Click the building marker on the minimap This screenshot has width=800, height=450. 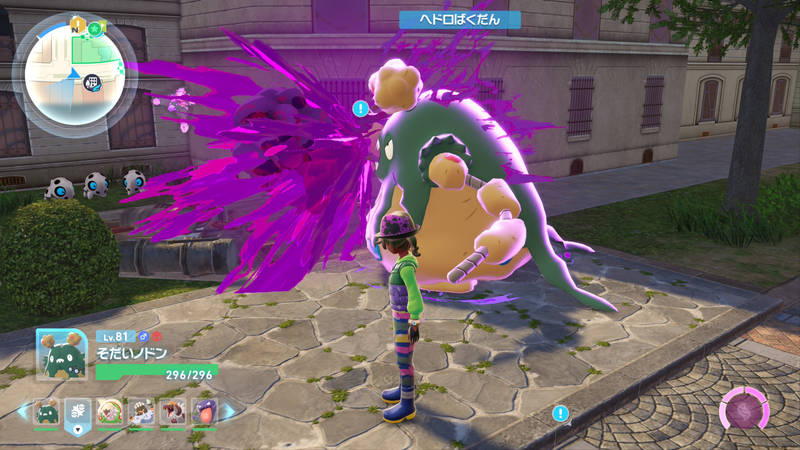point(92,82)
